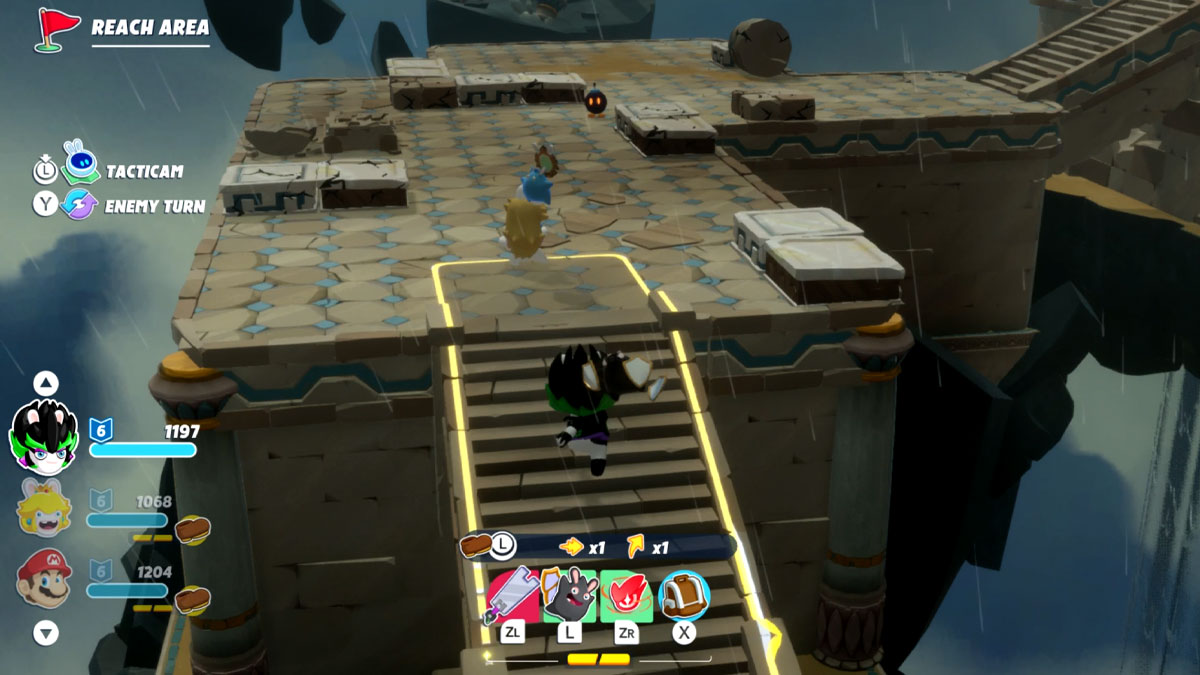Use the red flame Spark ability
Screen dimensions: 1200x675
[626, 596]
